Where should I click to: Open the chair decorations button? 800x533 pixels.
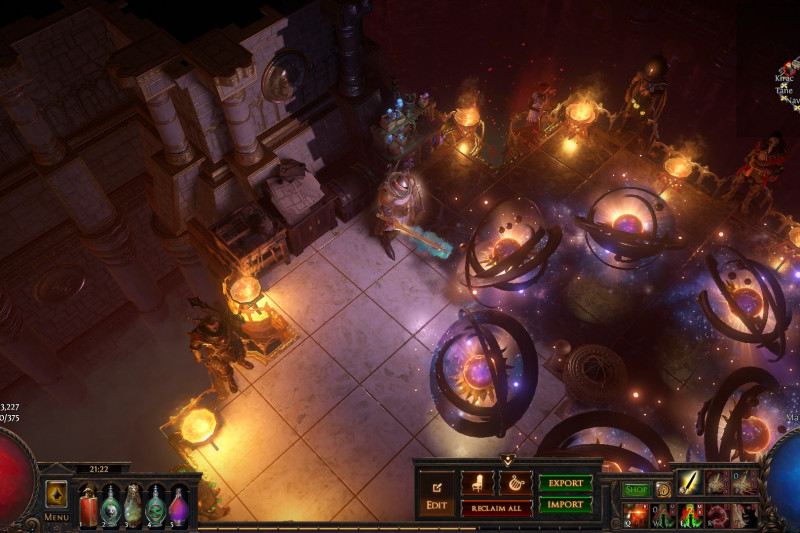[x=477, y=483]
